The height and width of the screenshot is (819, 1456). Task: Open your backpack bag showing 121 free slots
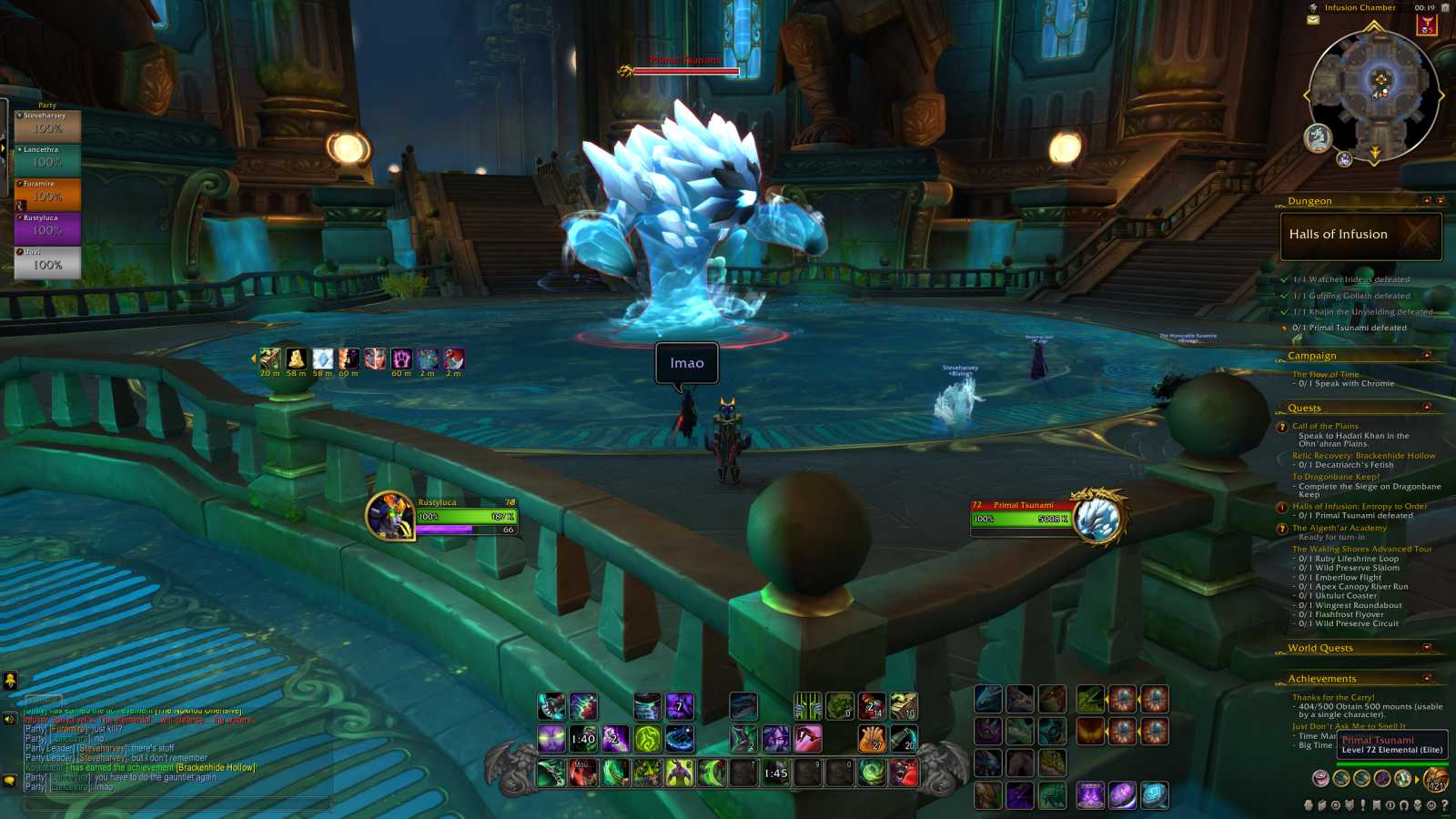(x=1436, y=780)
